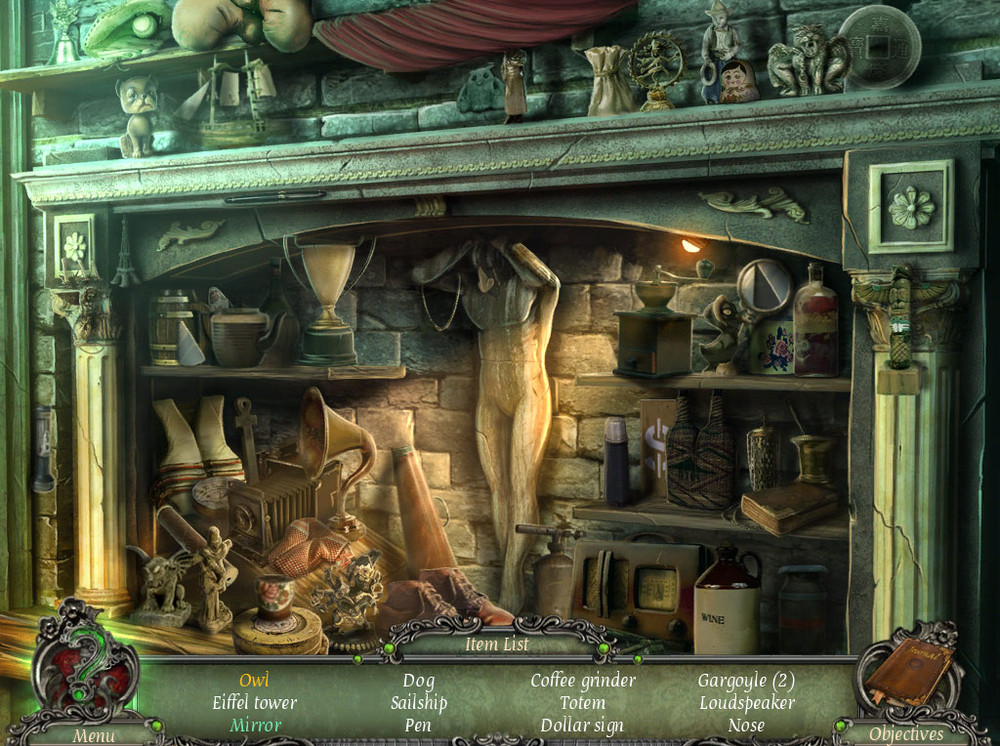Select "Coffee grinder" in the item list
The width and height of the screenshot is (1000, 746).
click(x=581, y=681)
